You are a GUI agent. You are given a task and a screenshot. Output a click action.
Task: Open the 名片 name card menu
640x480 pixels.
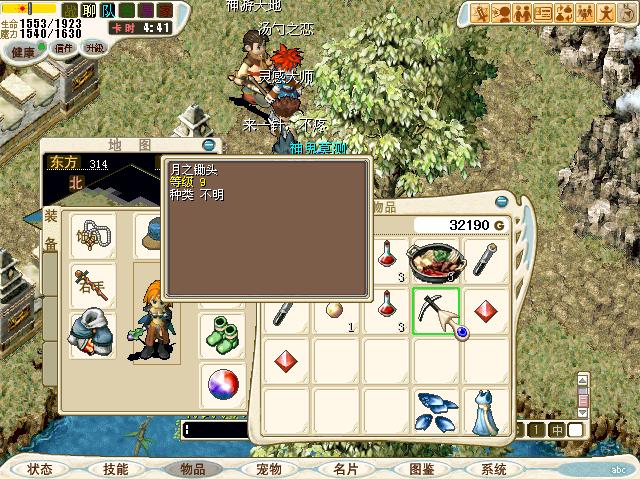(x=344, y=468)
